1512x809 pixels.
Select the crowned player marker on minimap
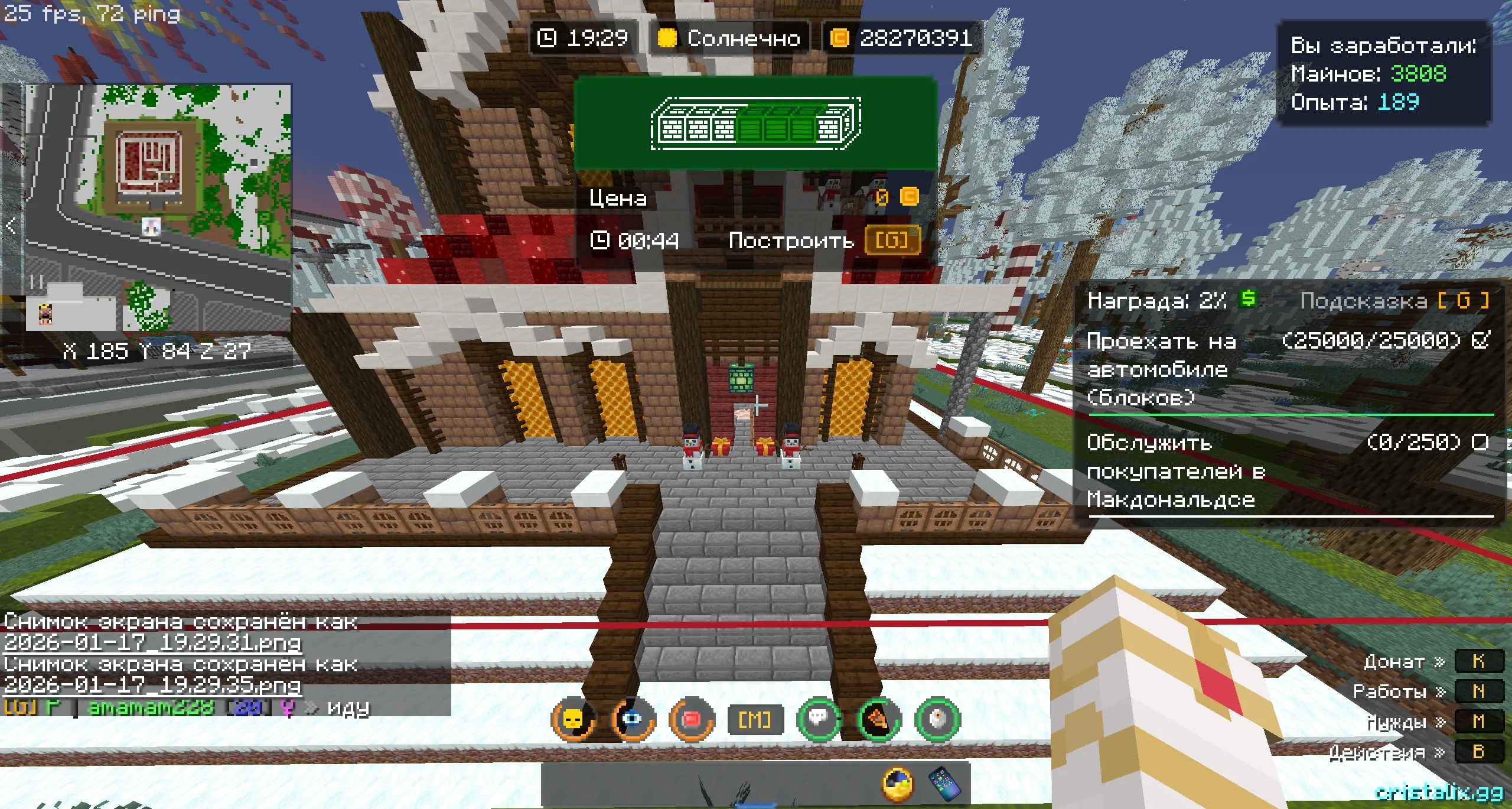pyautogui.click(x=45, y=314)
